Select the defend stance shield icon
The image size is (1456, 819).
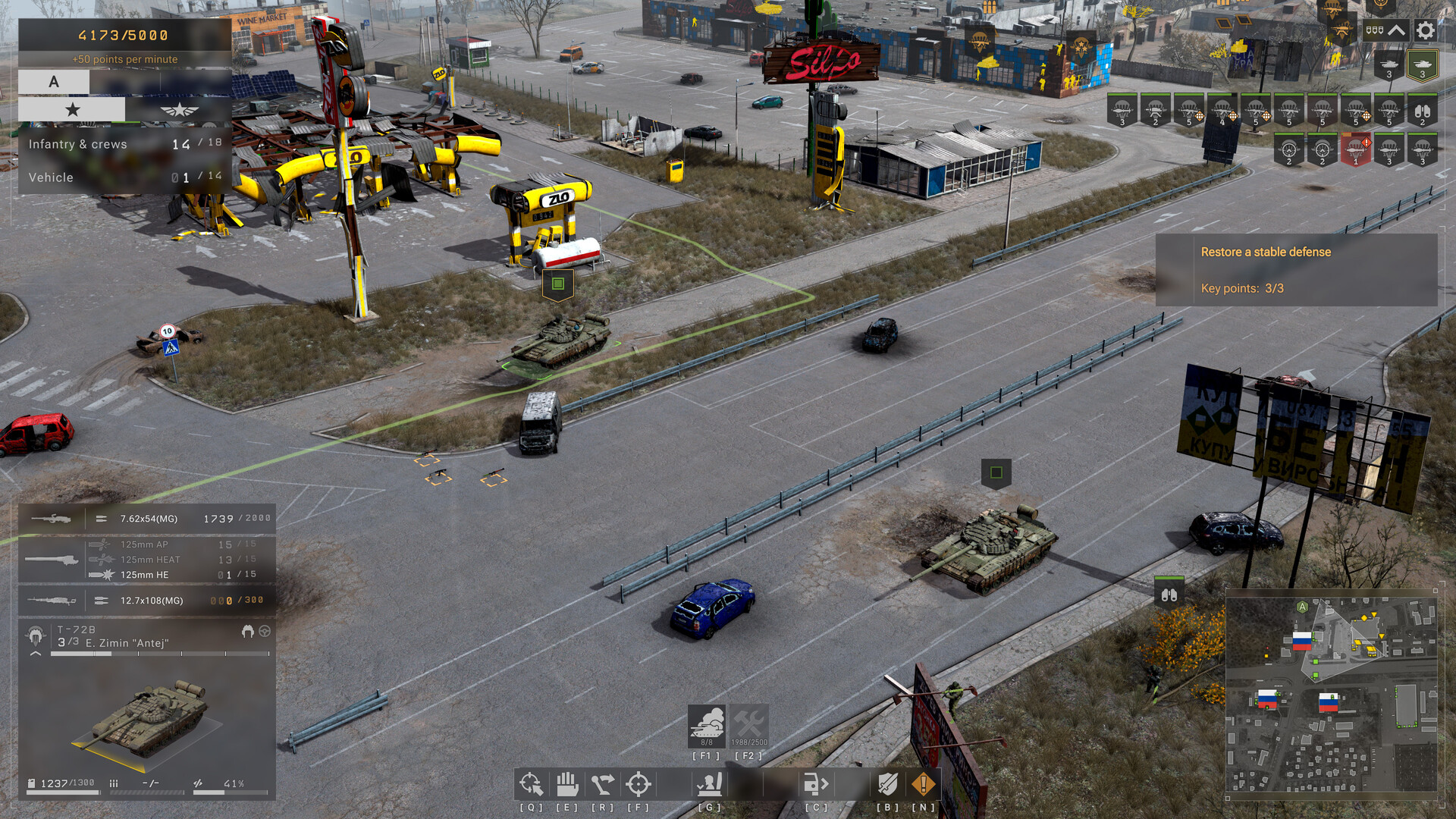pyautogui.click(x=887, y=783)
